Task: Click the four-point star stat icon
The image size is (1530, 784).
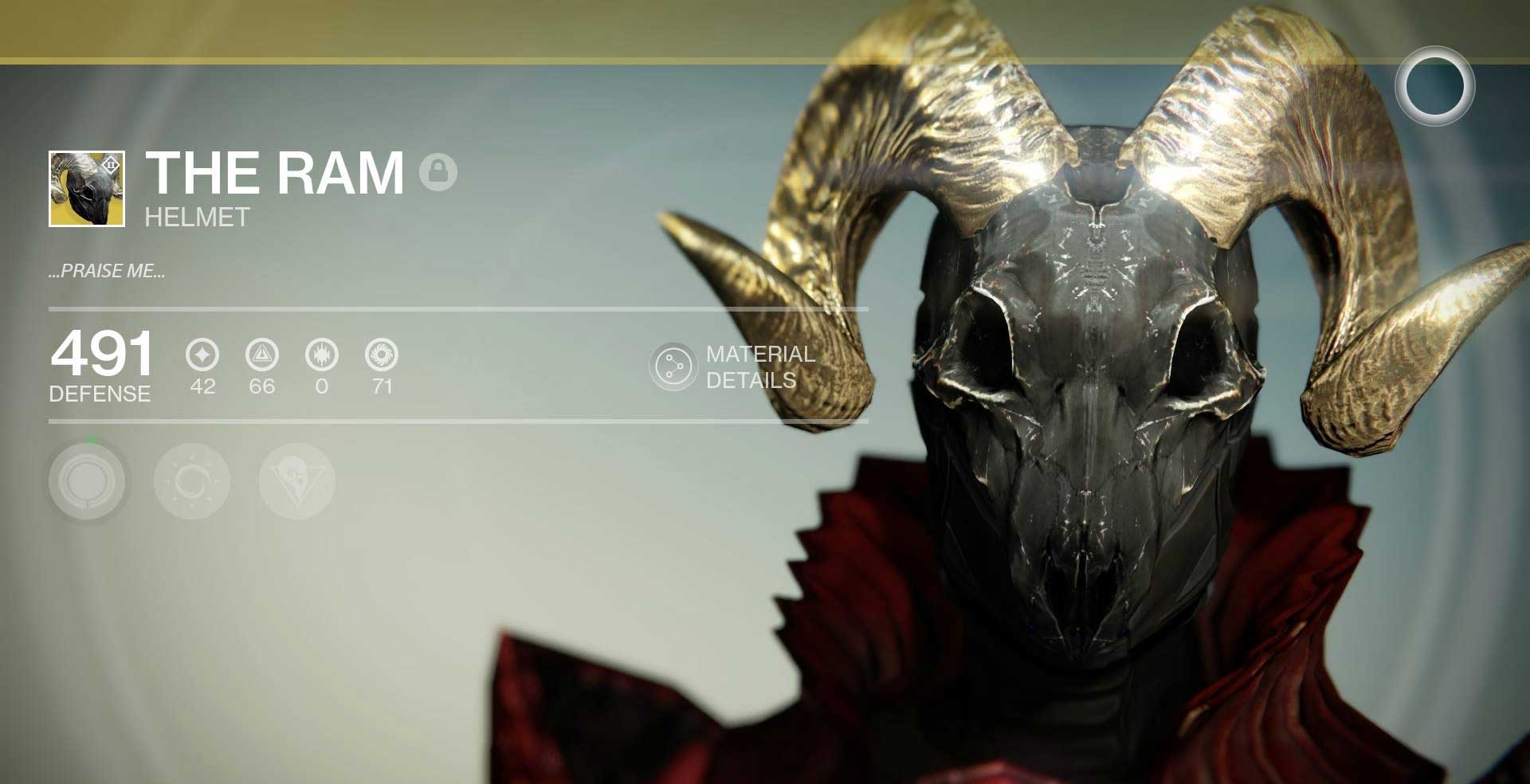Action: pyautogui.click(x=202, y=355)
